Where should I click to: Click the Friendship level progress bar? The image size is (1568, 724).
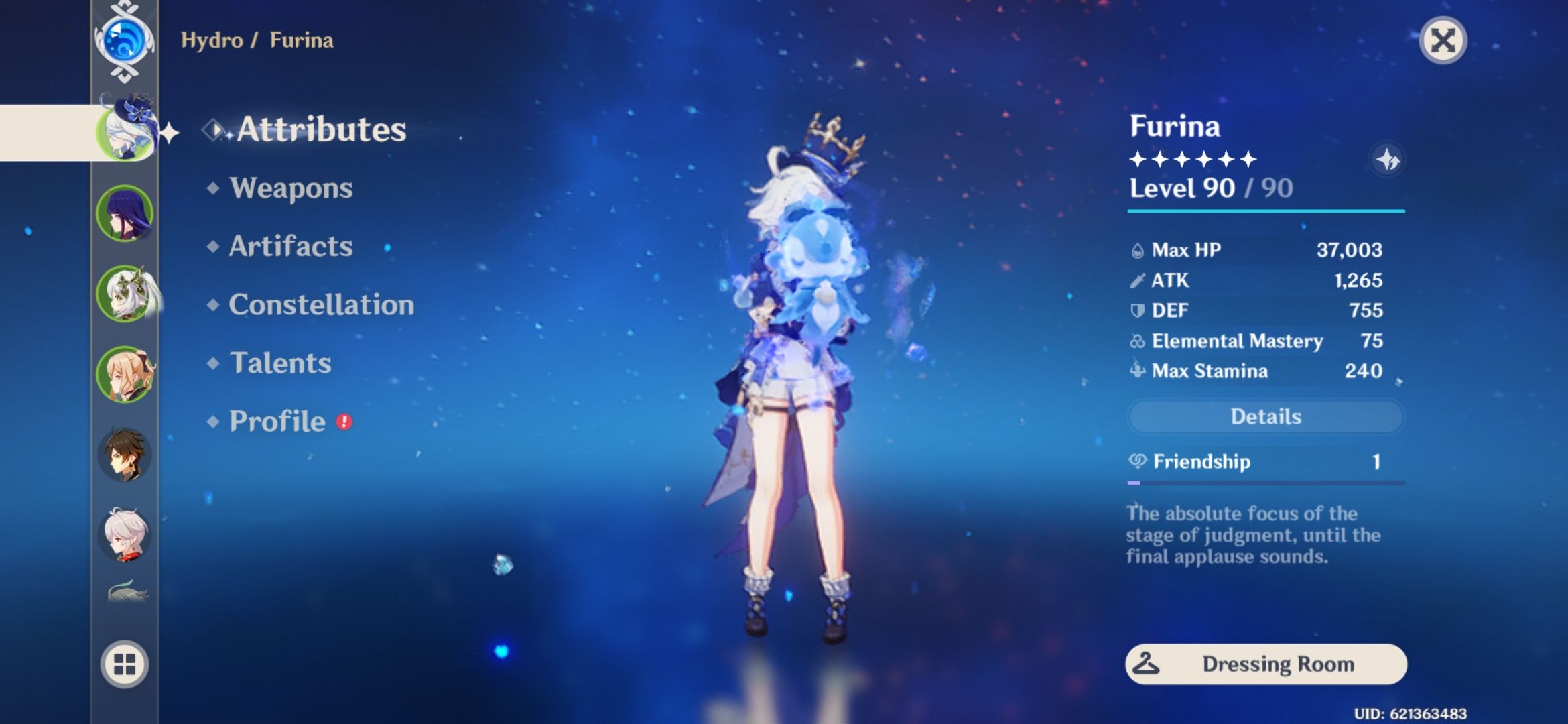(1265, 481)
